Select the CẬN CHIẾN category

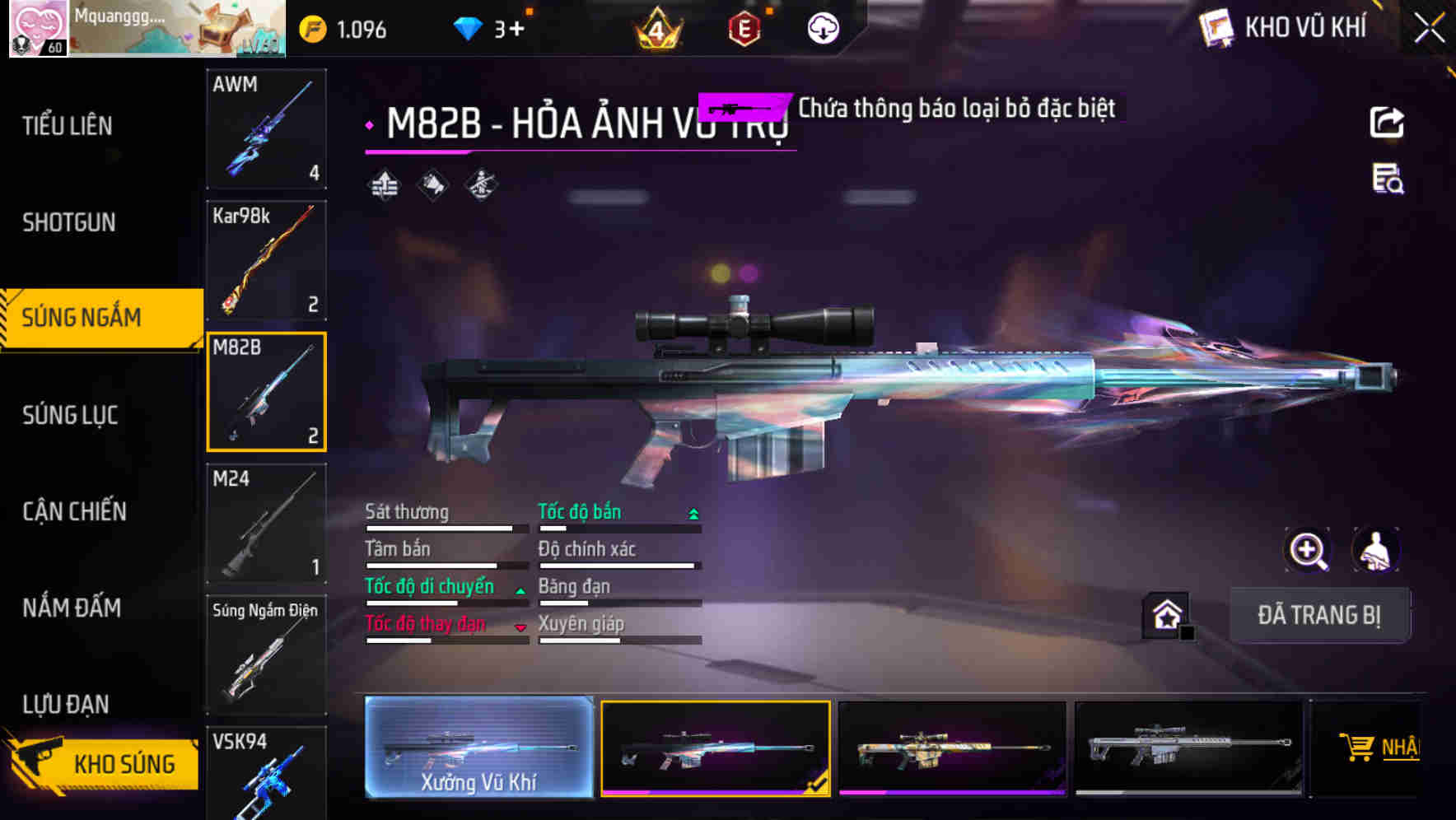pyautogui.click(x=72, y=511)
